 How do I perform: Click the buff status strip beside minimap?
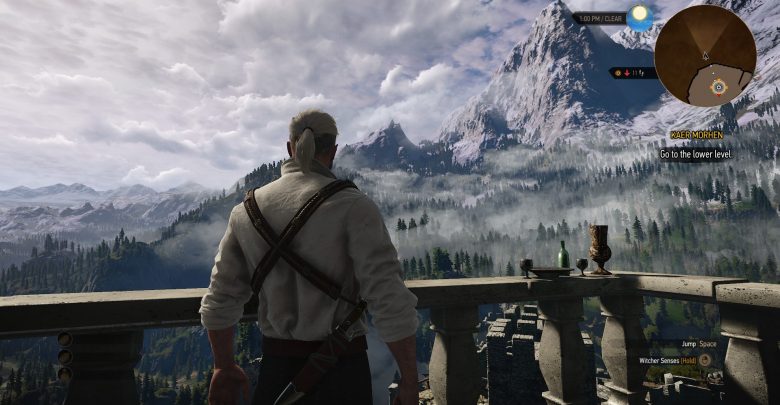pos(632,72)
